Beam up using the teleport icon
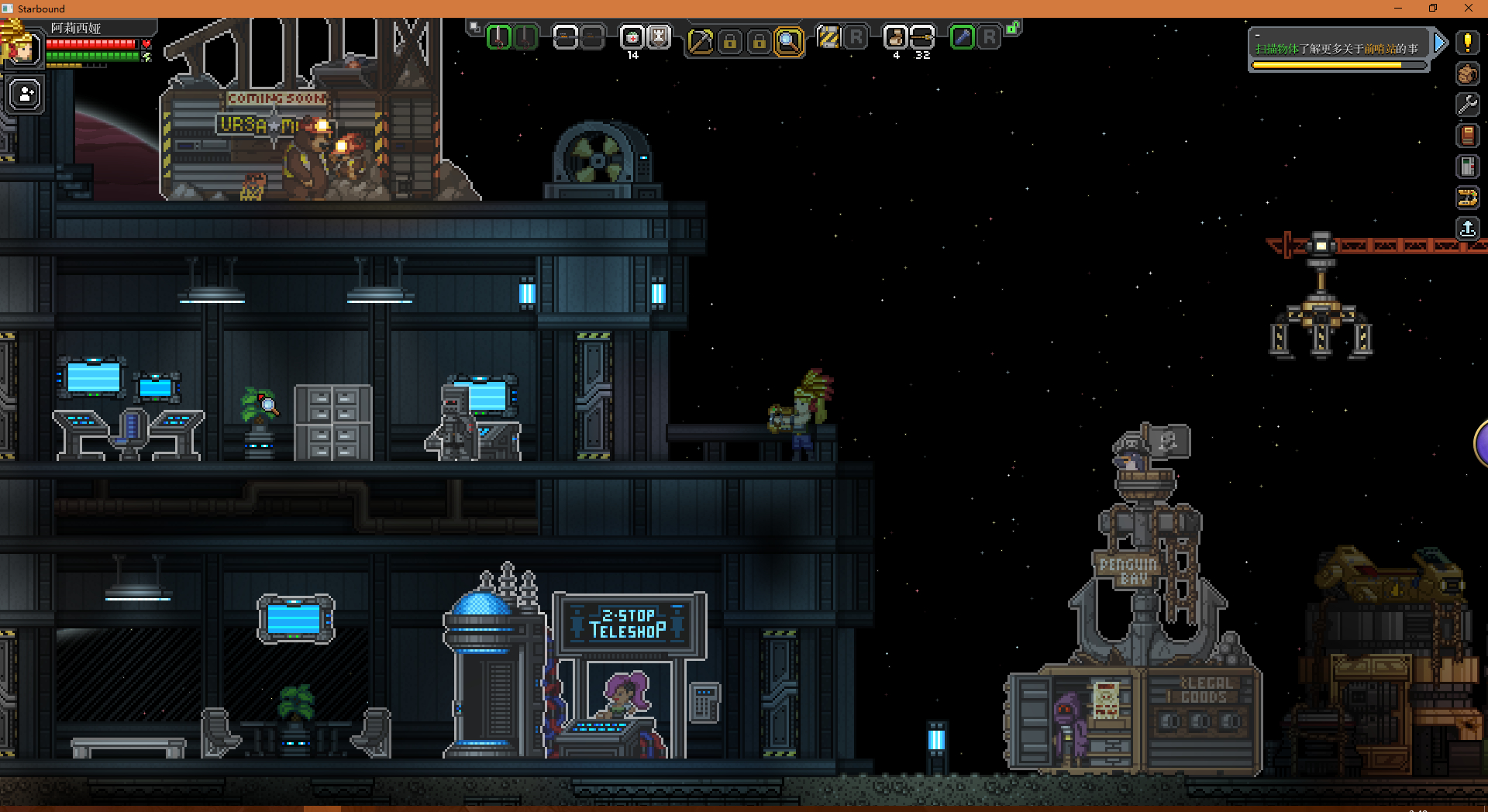Image resolution: width=1488 pixels, height=812 pixels. coord(1467,229)
